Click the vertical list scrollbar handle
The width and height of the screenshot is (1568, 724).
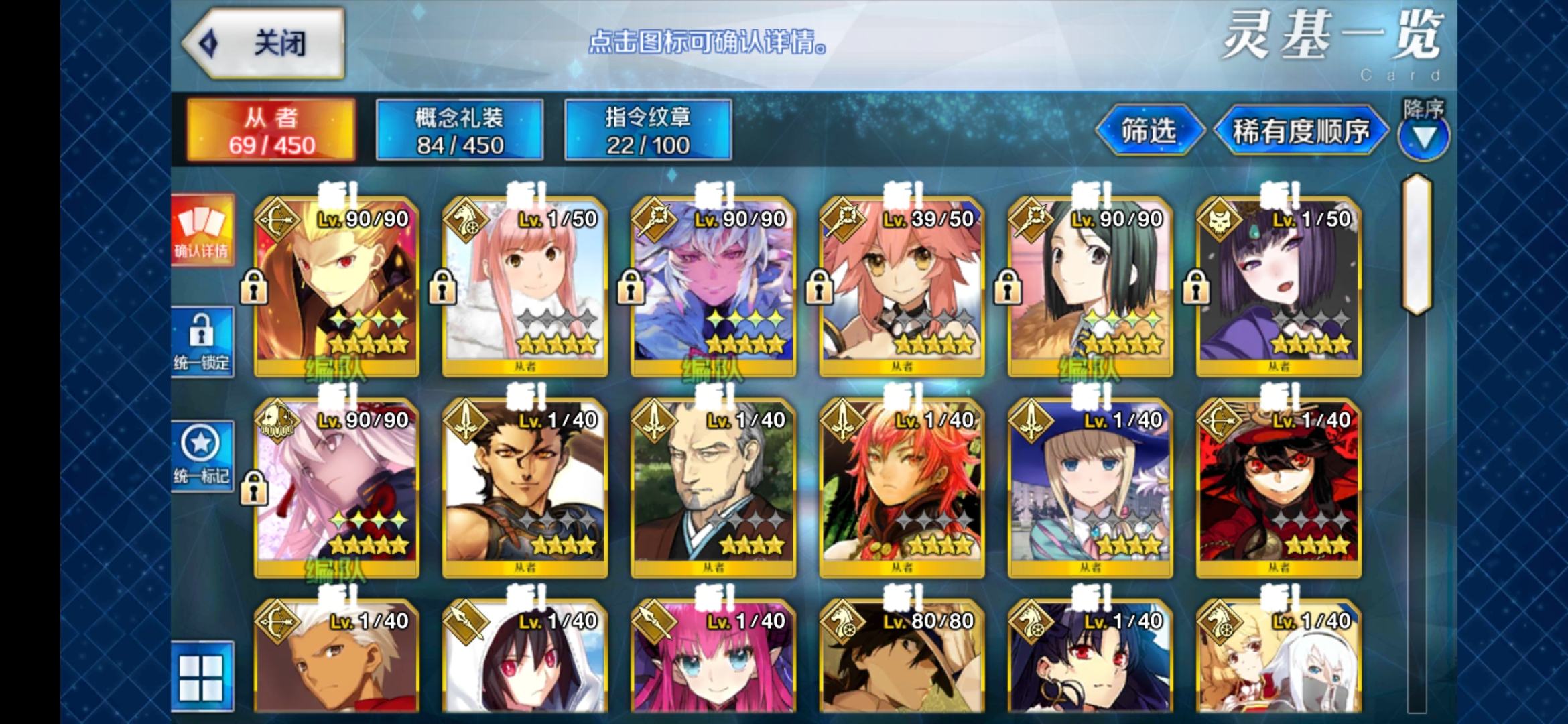pos(1417,245)
